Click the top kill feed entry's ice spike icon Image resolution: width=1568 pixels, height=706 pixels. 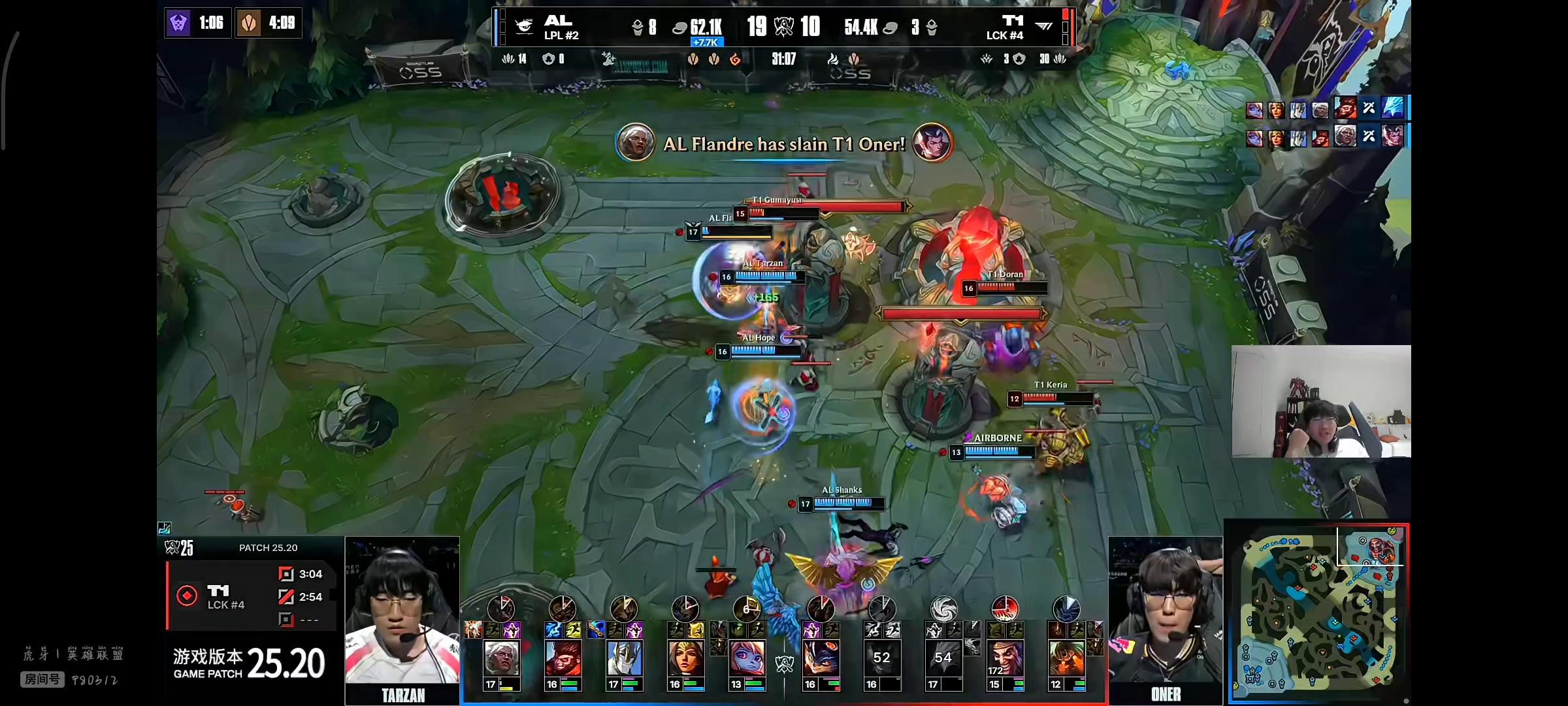[x=1392, y=108]
